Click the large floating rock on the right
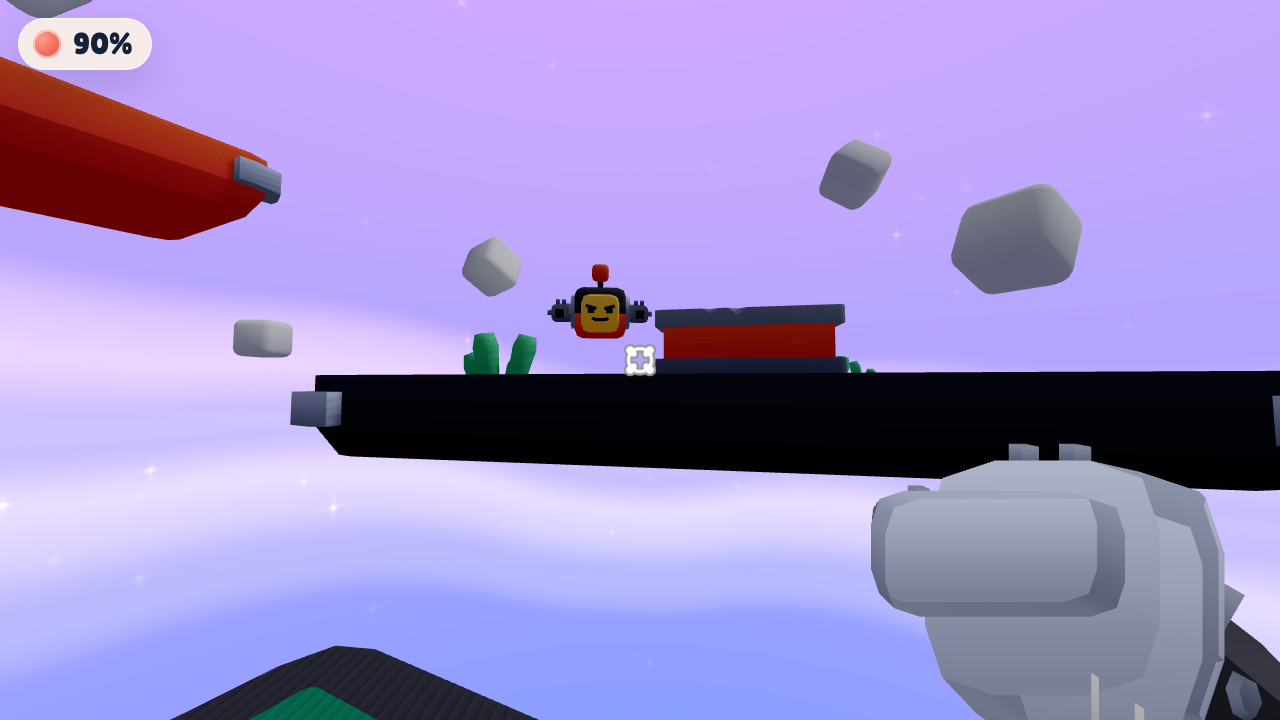 [x=1018, y=237]
